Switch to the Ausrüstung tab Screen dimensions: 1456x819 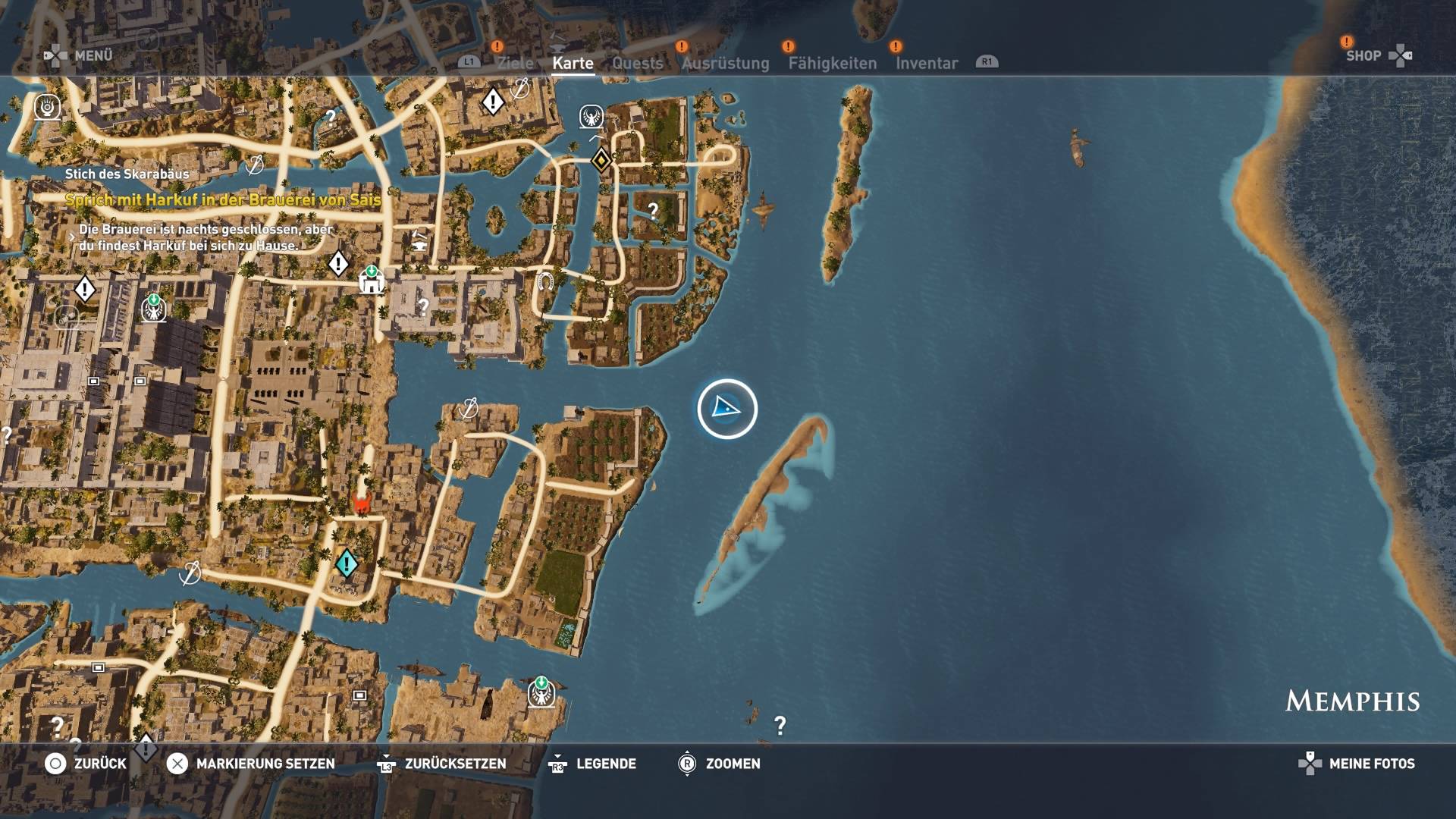coord(725,64)
